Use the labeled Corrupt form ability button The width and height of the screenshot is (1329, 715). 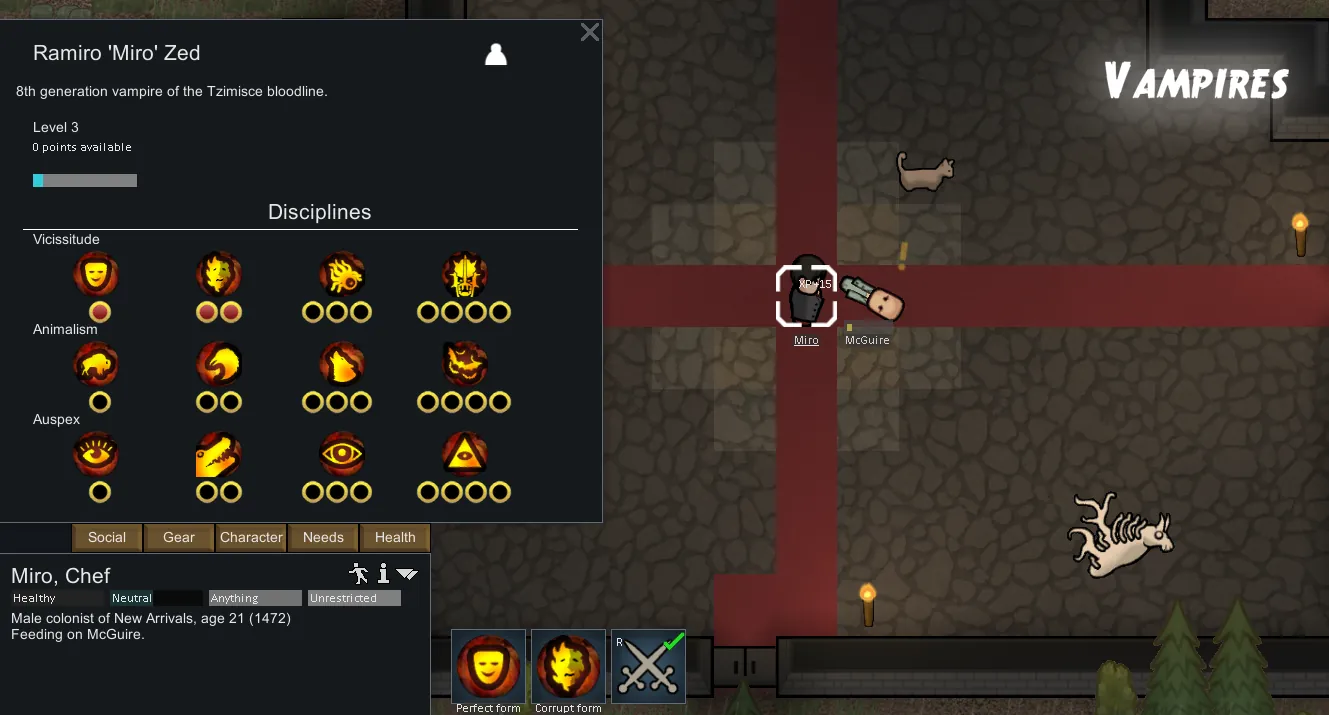(x=568, y=666)
